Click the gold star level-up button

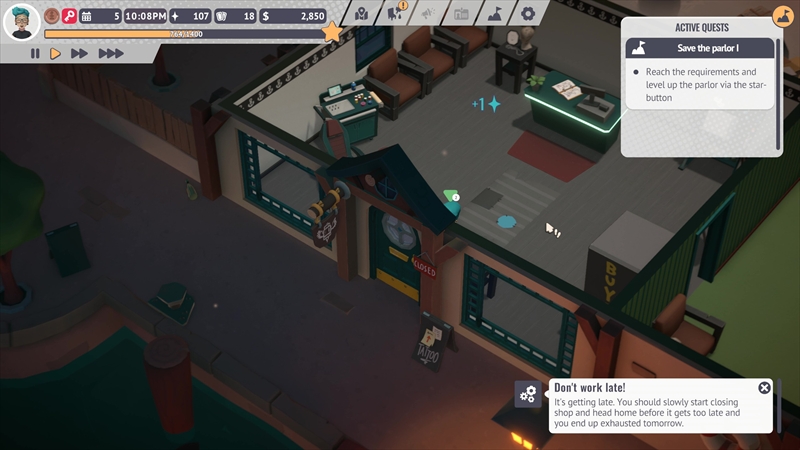pos(332,33)
